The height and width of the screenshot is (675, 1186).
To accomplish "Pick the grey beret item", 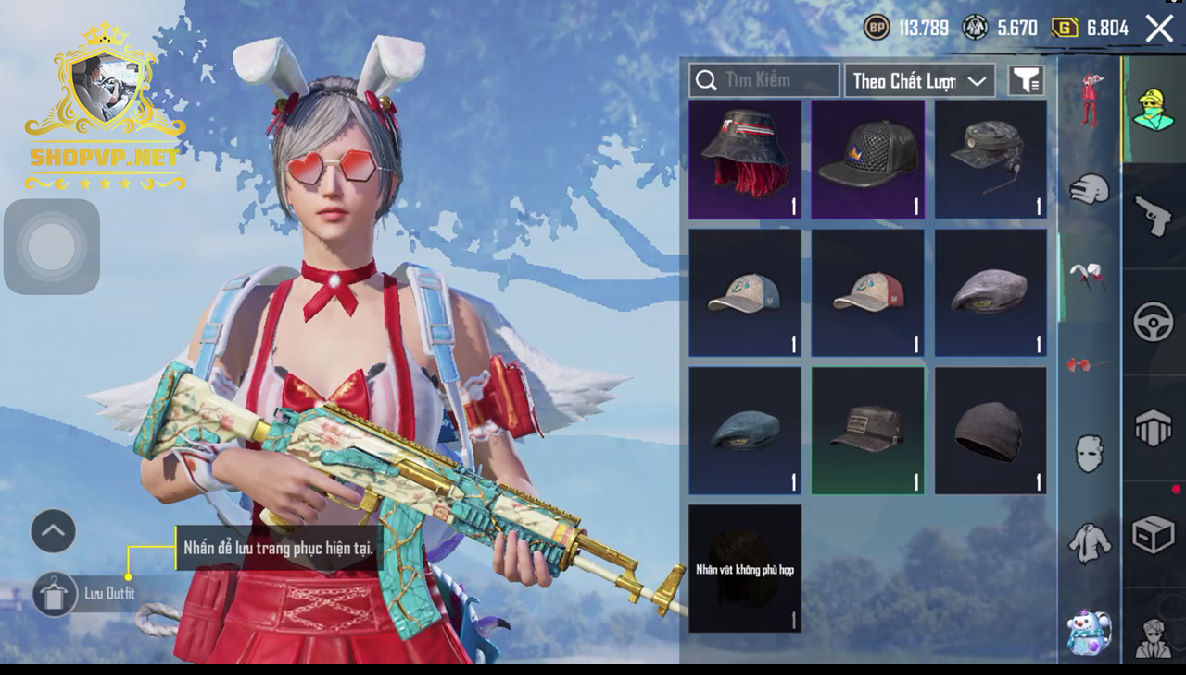I will pyautogui.click(x=991, y=293).
